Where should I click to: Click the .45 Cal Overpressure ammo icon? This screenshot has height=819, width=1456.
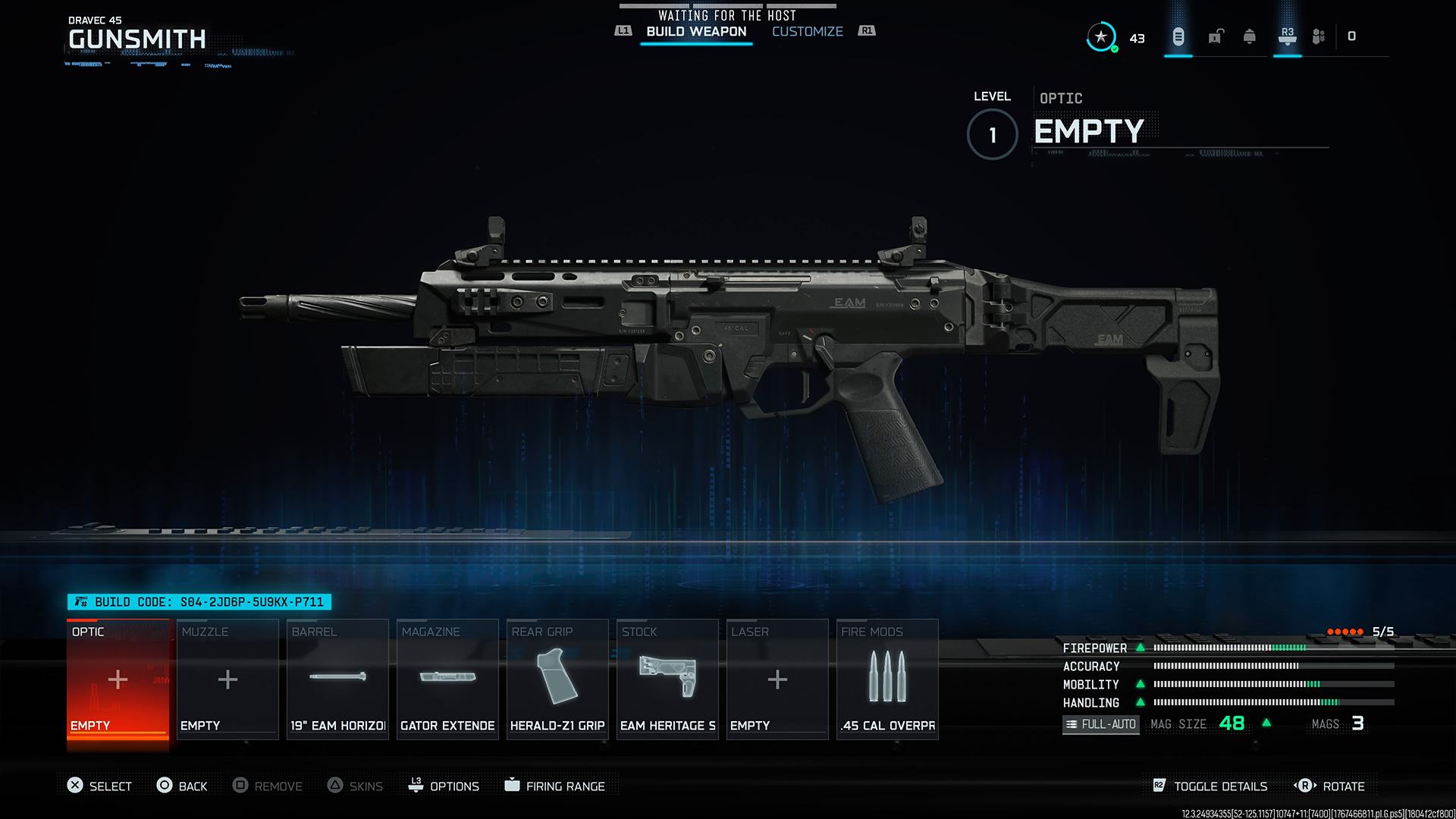click(x=886, y=679)
